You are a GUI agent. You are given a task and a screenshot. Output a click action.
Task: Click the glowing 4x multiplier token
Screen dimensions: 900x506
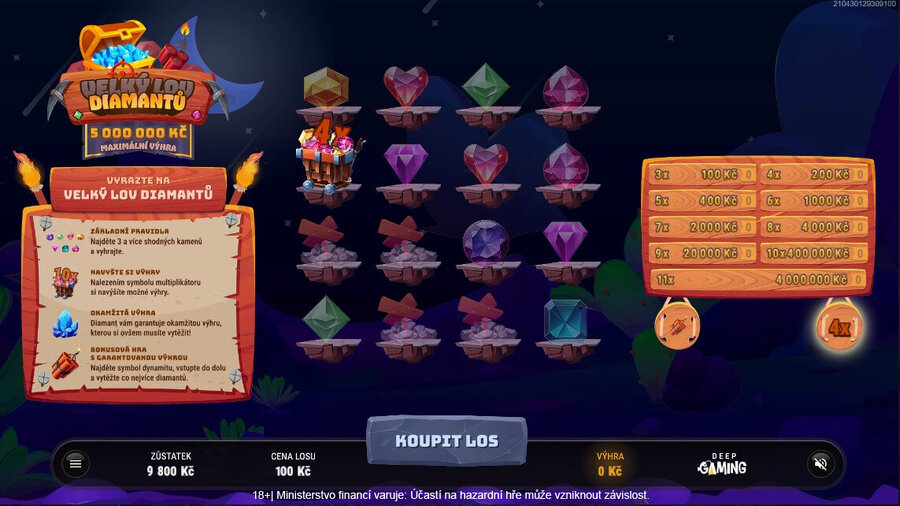pyautogui.click(x=839, y=326)
